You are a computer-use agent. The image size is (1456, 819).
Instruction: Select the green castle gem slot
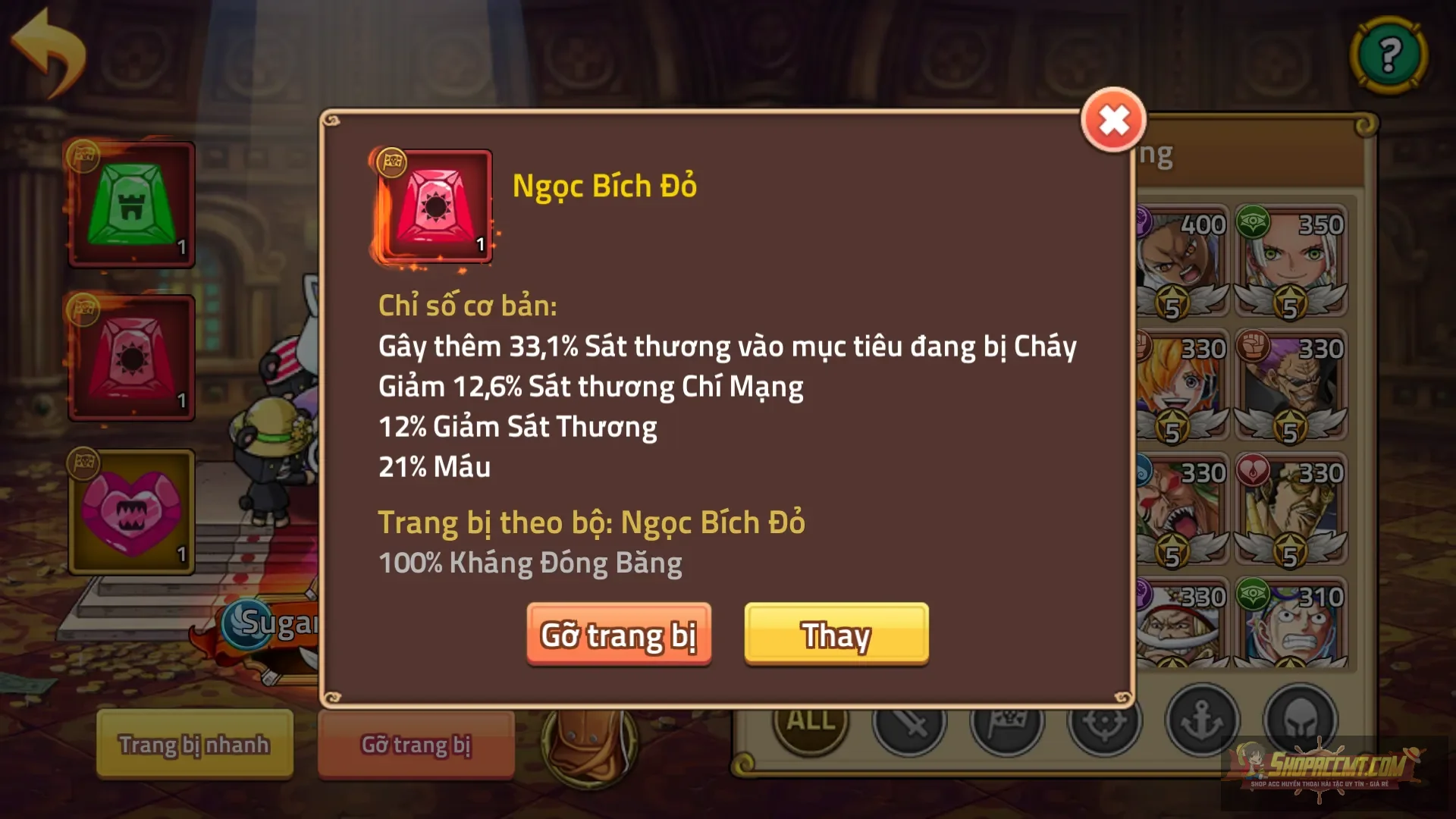pyautogui.click(x=132, y=205)
